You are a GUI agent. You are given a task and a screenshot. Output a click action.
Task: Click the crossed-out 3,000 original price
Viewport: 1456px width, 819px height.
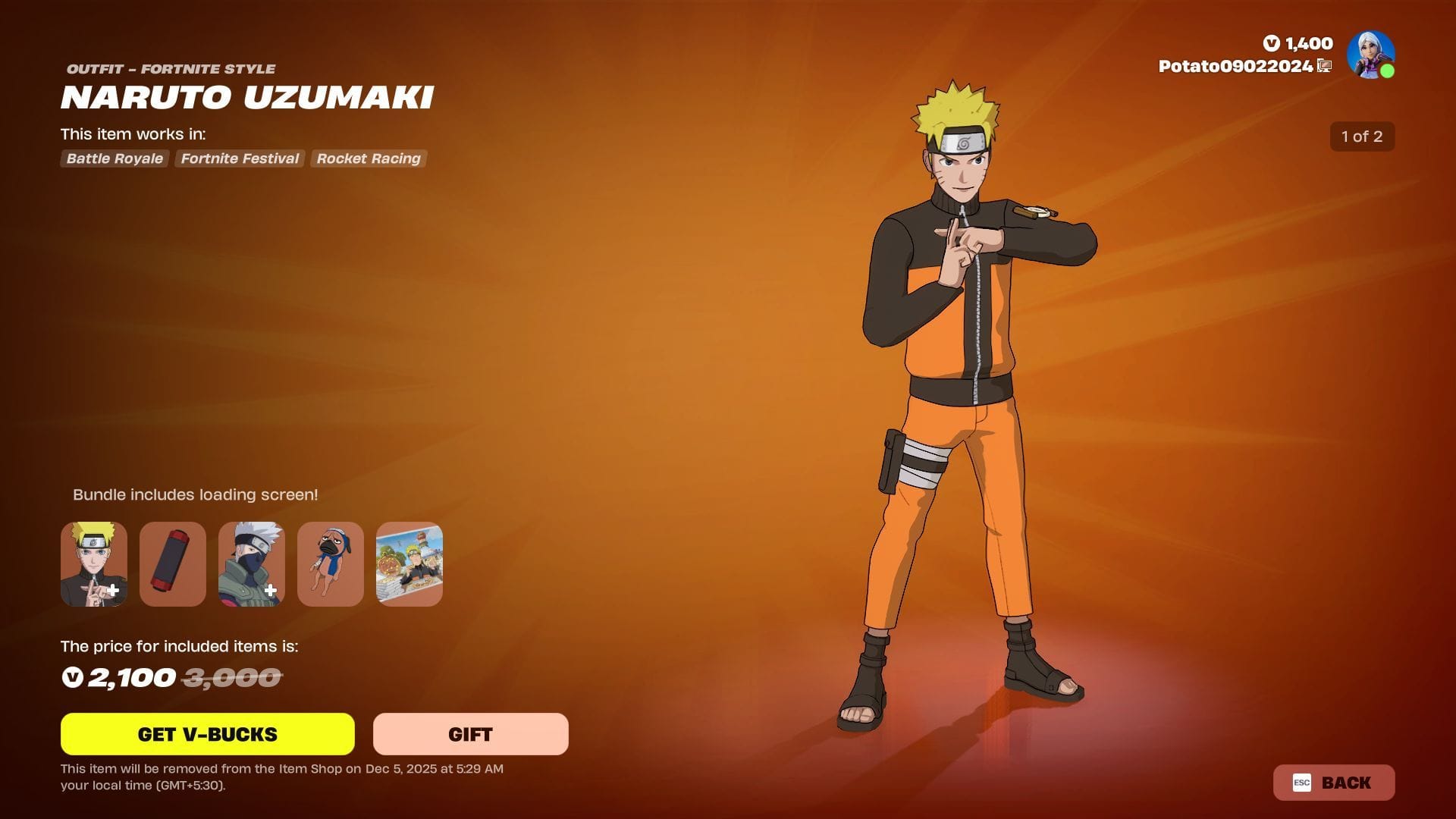pyautogui.click(x=231, y=678)
